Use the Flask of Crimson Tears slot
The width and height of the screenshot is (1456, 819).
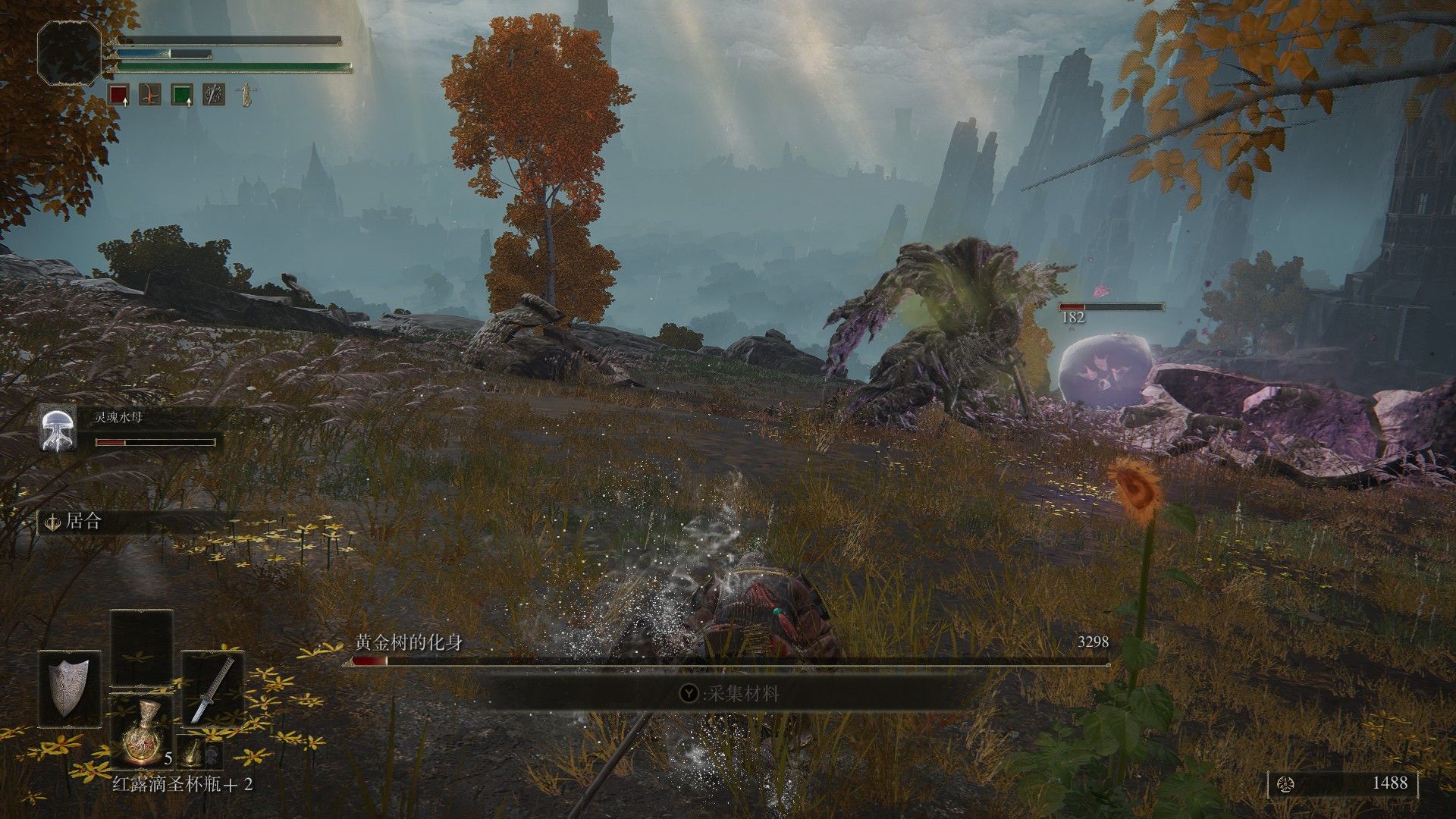click(x=141, y=733)
